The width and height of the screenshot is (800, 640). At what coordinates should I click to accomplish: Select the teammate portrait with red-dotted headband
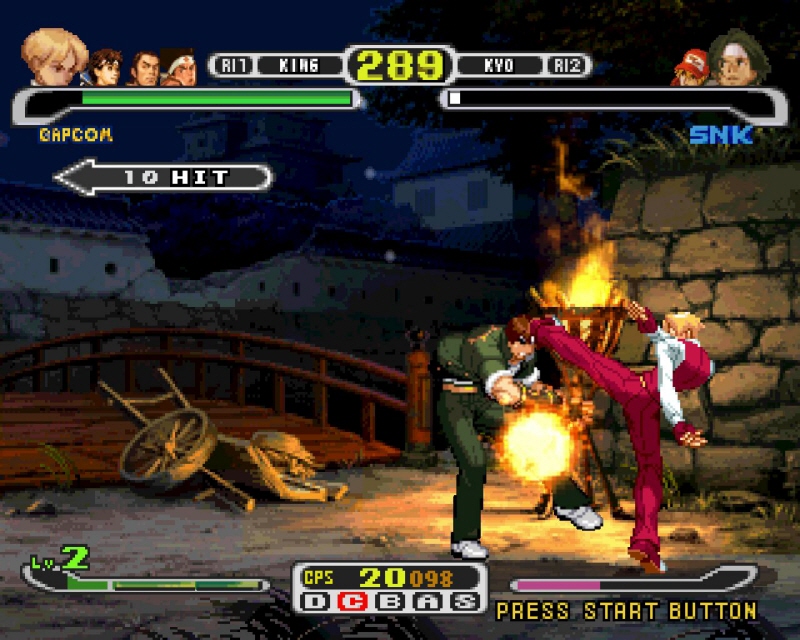pyautogui.click(x=178, y=67)
